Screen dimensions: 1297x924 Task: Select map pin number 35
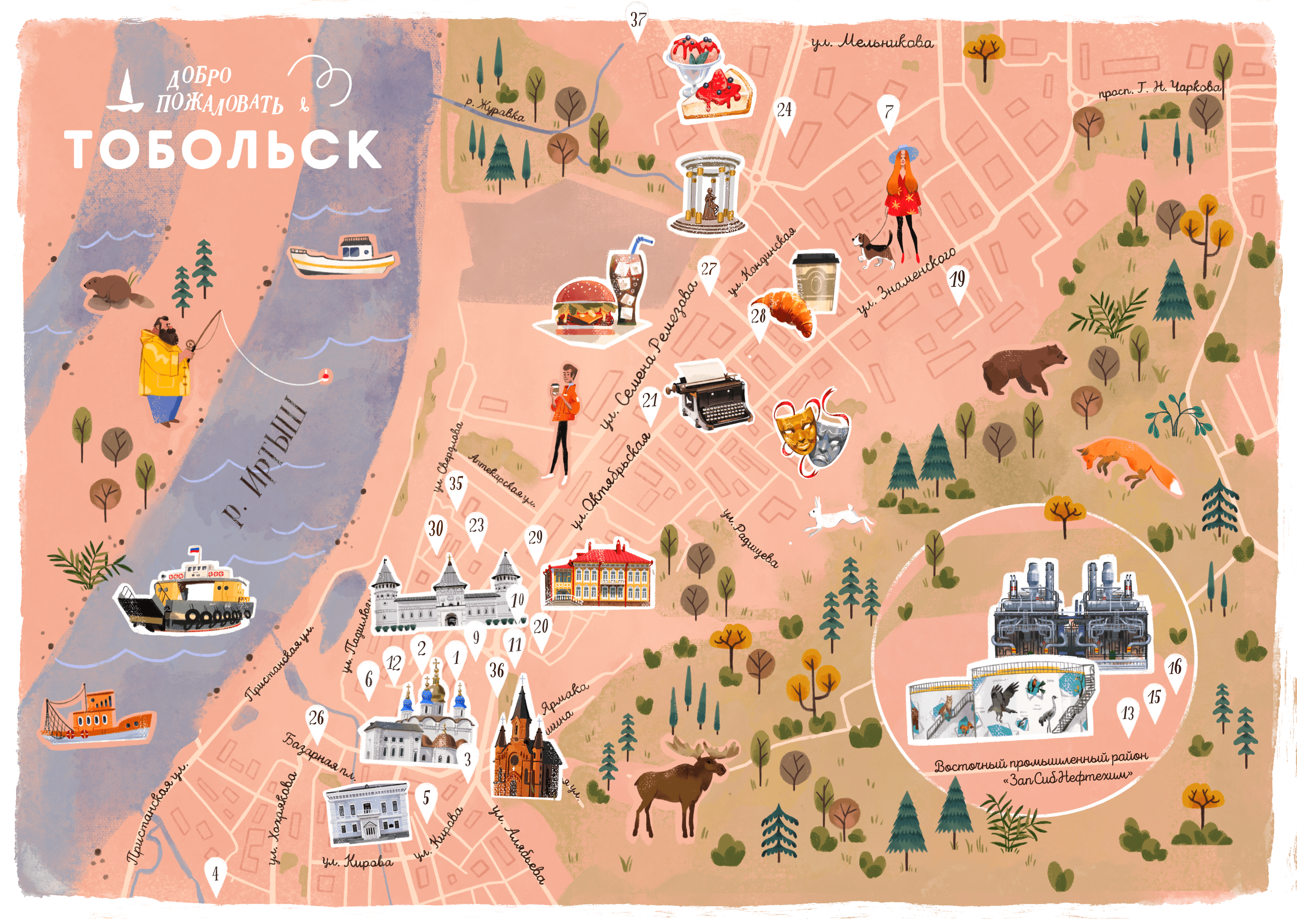pyautogui.click(x=456, y=487)
